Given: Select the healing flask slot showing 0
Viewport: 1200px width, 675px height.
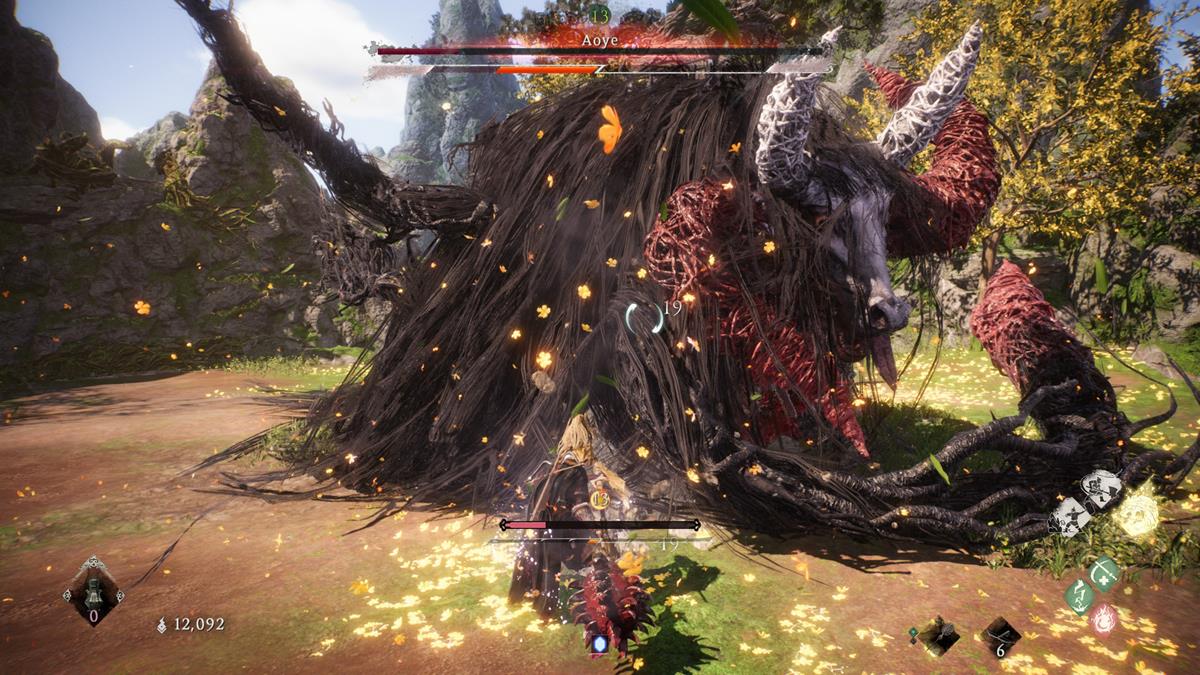Looking at the screenshot, I should pos(94,592).
